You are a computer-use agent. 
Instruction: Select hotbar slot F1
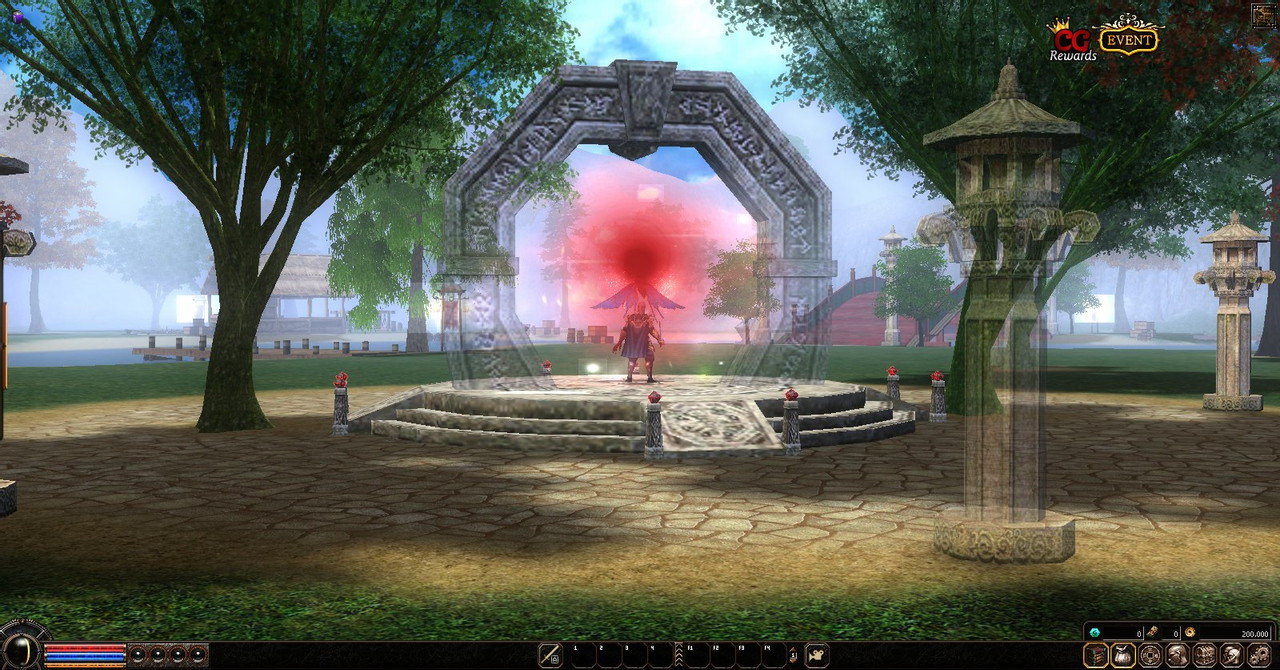coord(698,655)
